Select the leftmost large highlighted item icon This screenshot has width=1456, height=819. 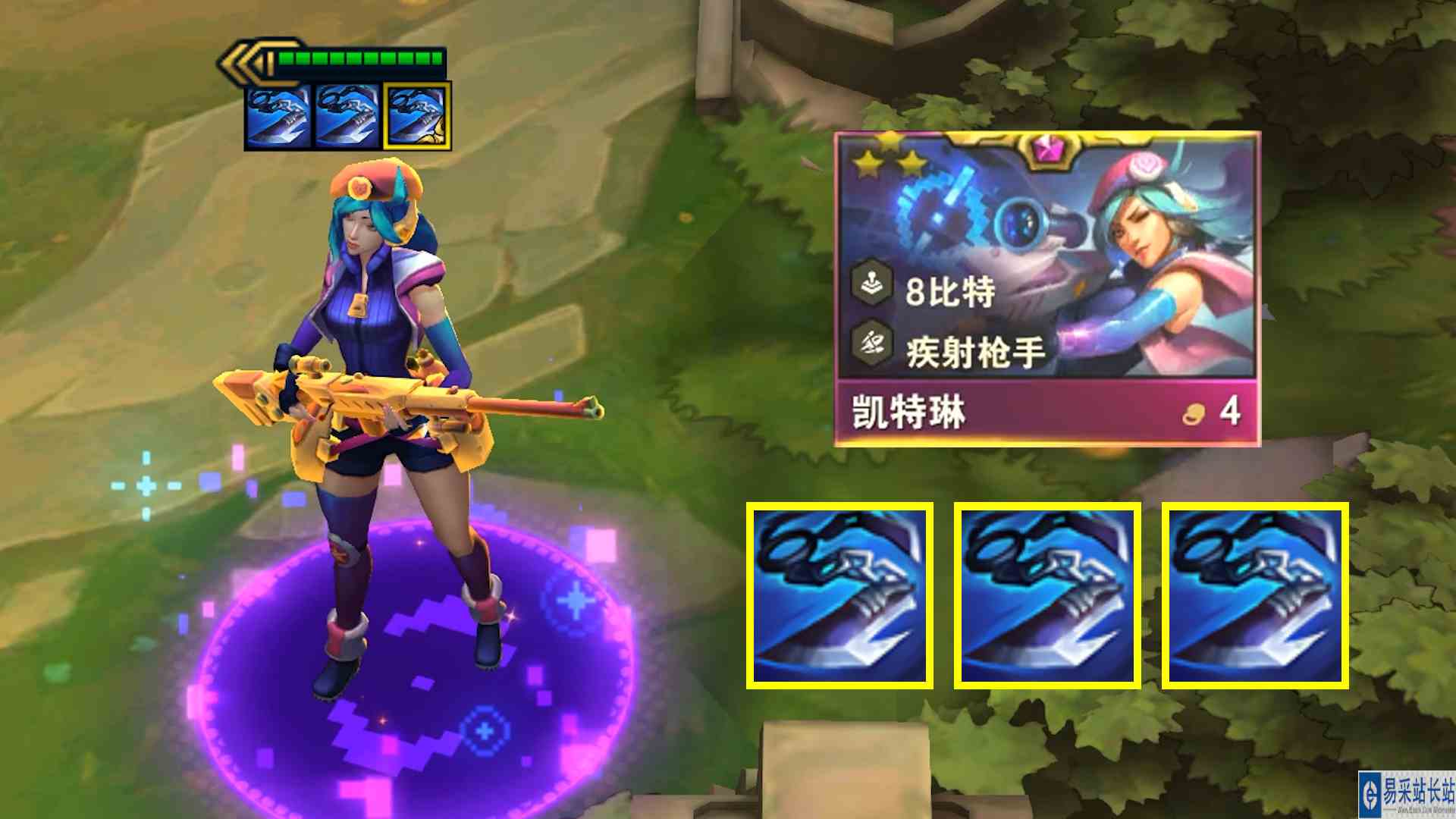click(840, 596)
